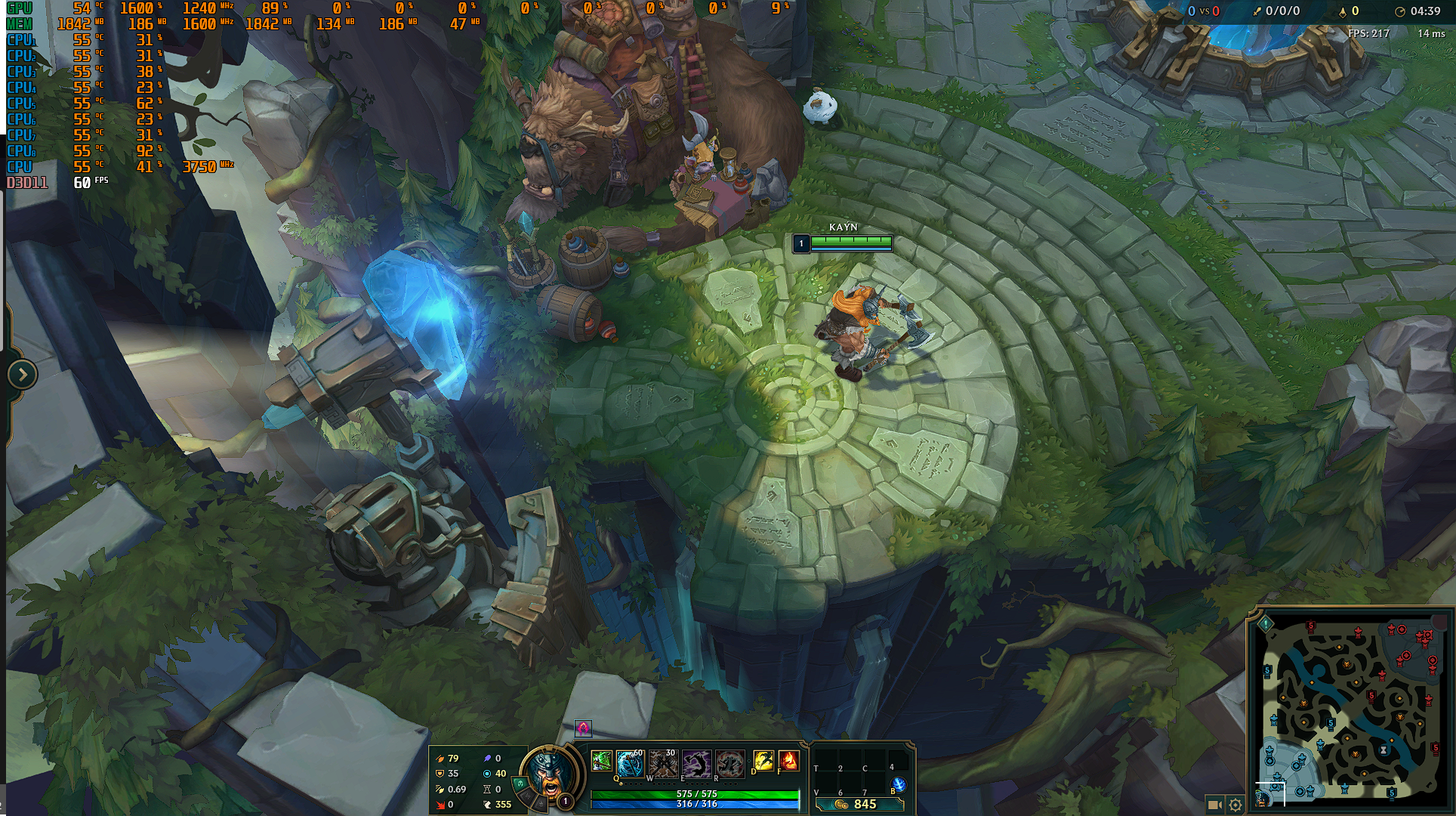
Task: Open the helmet tab beside the portrait
Action: 521,784
